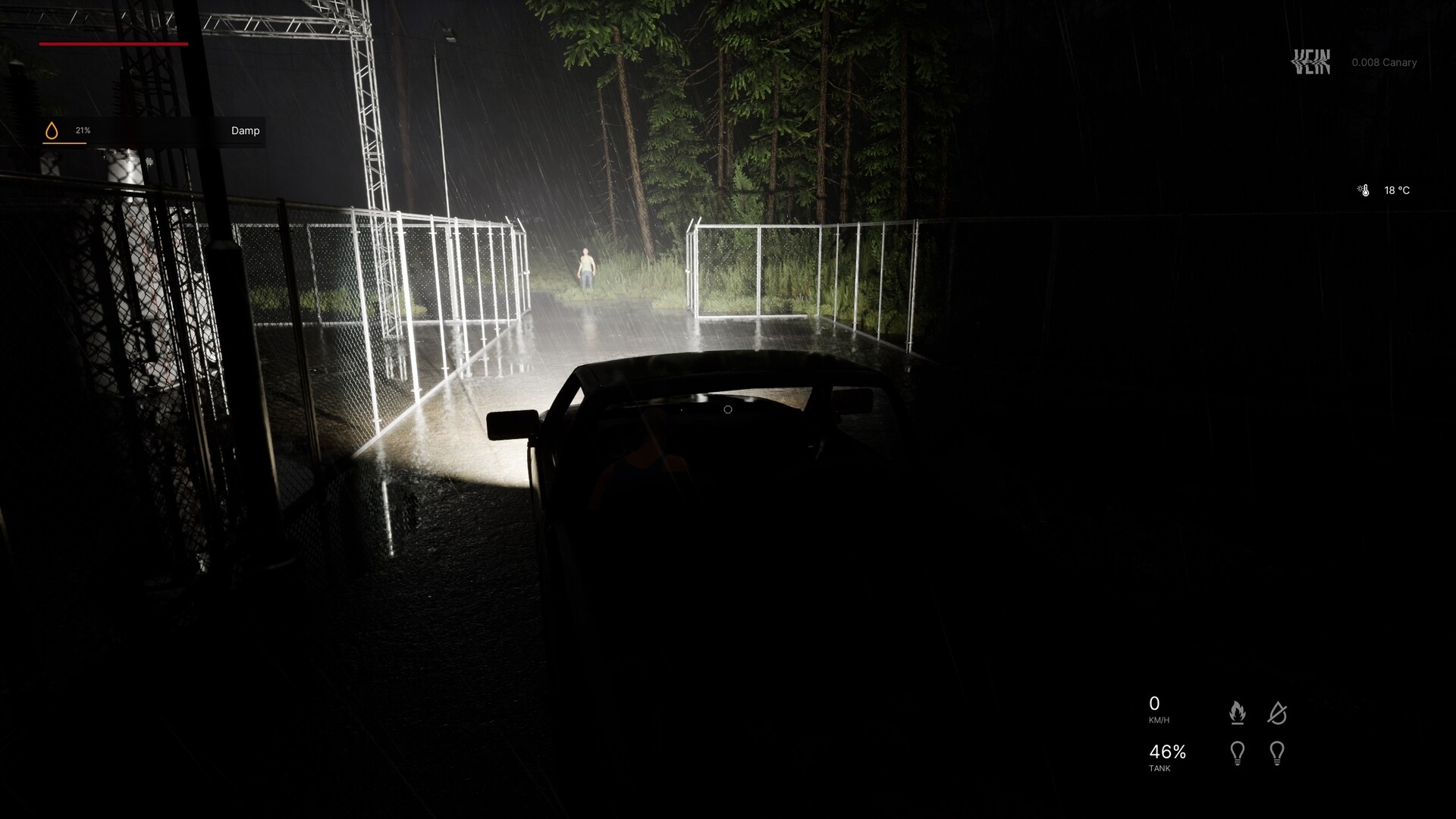Click the red health bar
The image size is (1456, 819).
(114, 44)
